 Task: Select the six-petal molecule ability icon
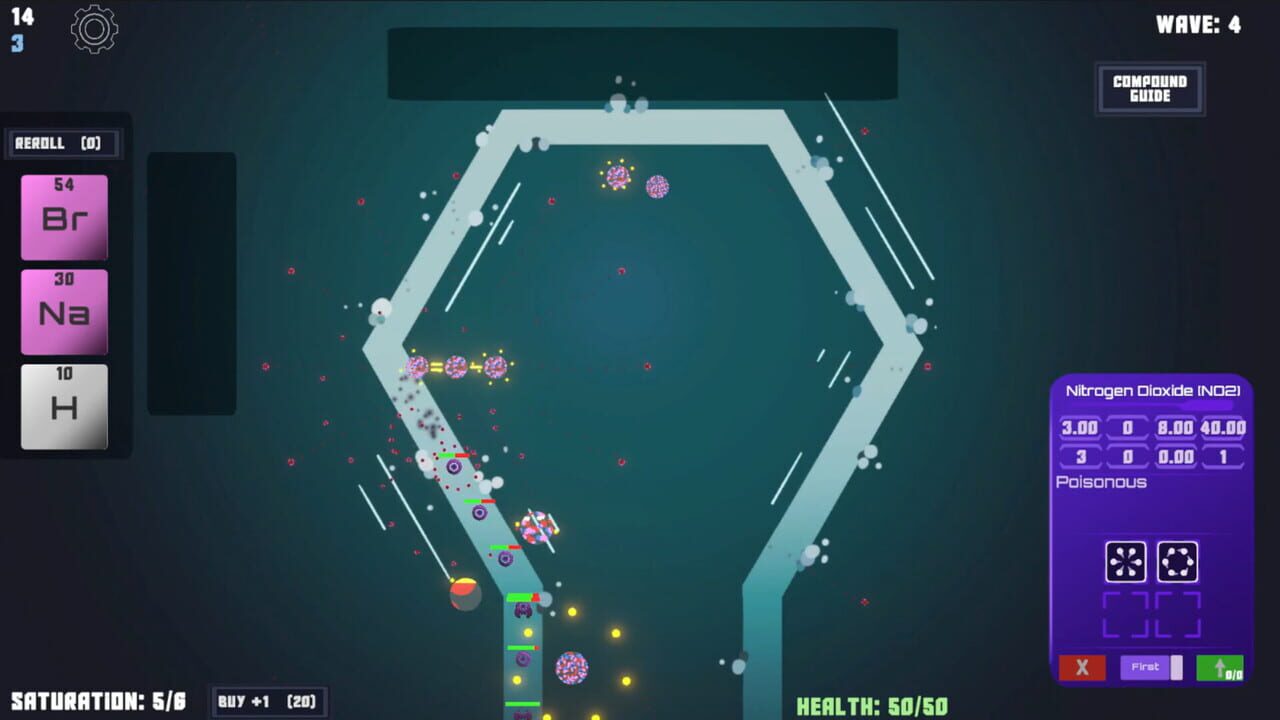click(x=1128, y=561)
